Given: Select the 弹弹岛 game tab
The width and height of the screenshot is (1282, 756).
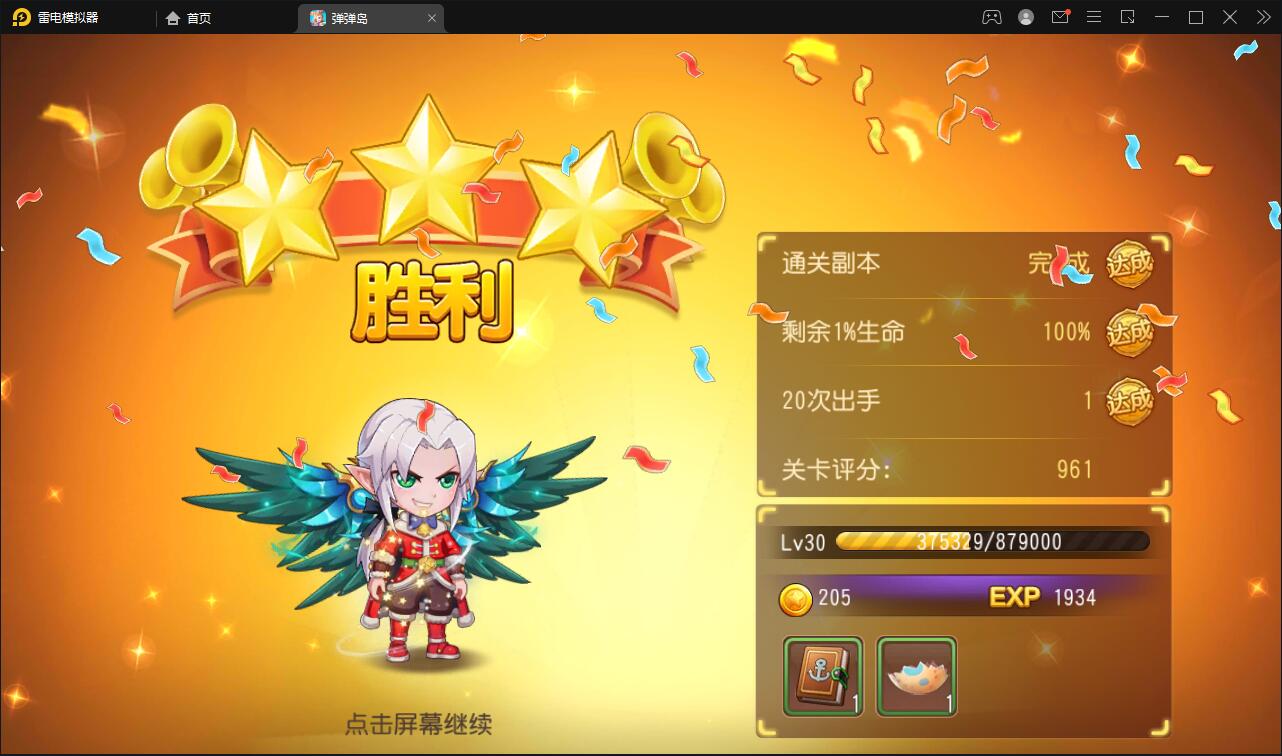Looking at the screenshot, I should (355, 17).
